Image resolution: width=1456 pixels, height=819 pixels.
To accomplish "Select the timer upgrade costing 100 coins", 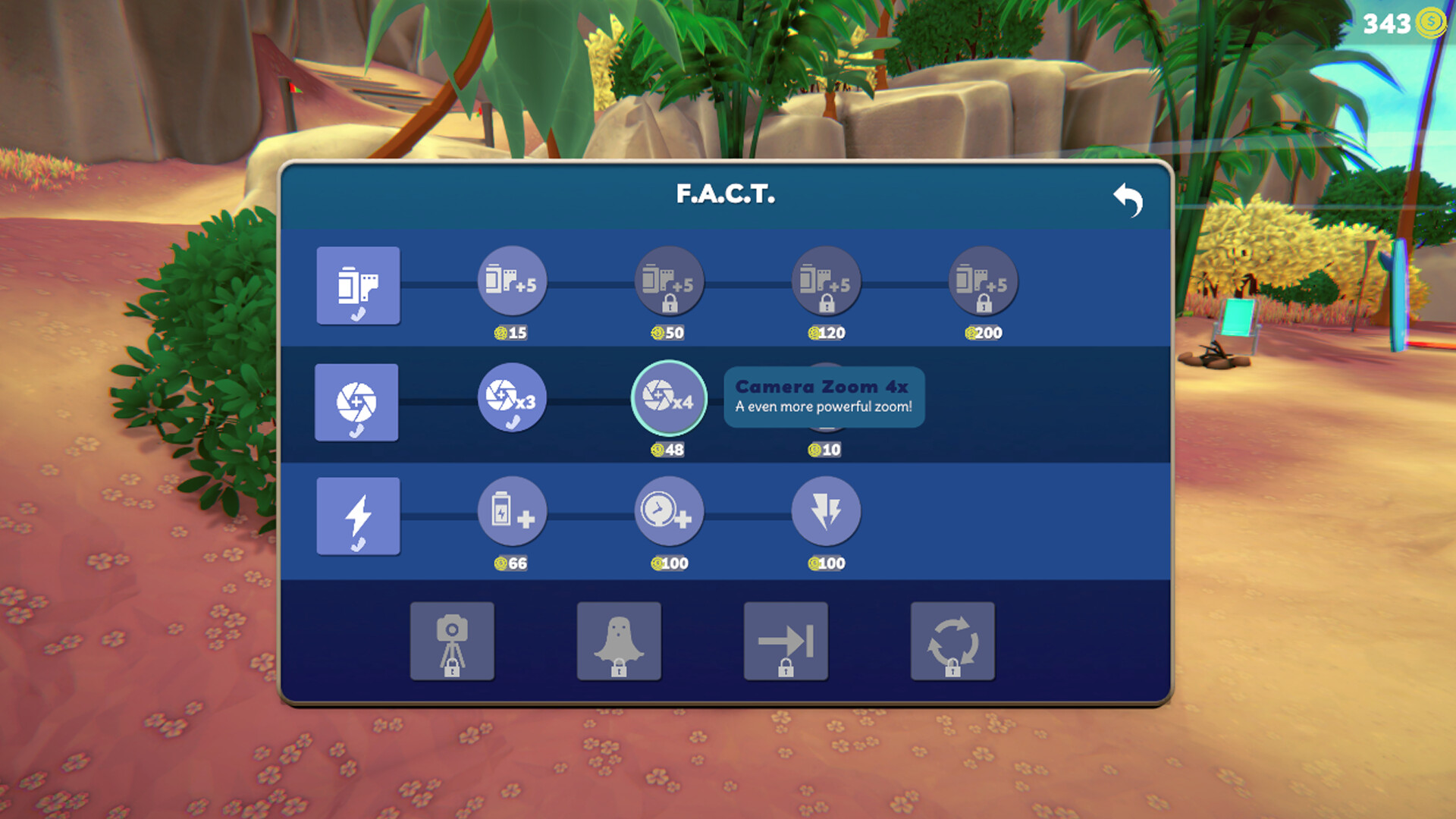I will (669, 513).
